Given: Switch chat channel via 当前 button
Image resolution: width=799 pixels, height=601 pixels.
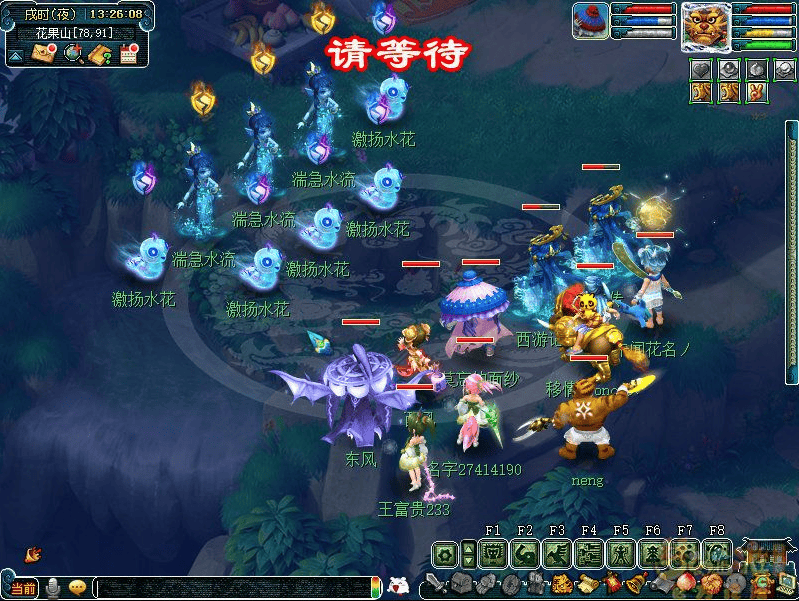Looking at the screenshot, I should coord(23,588).
